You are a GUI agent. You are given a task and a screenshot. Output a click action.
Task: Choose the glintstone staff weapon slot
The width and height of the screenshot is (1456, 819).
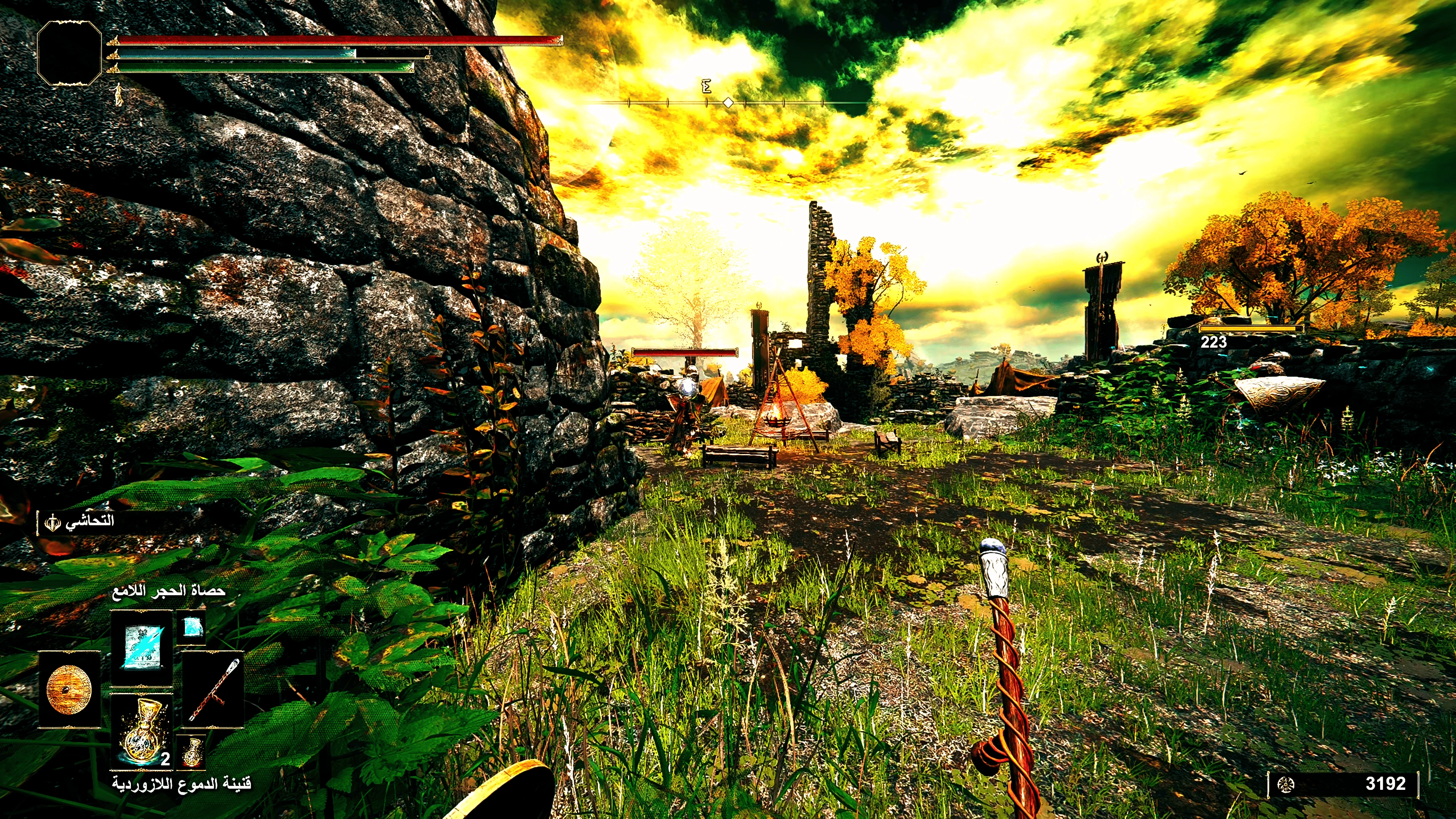click(213, 690)
